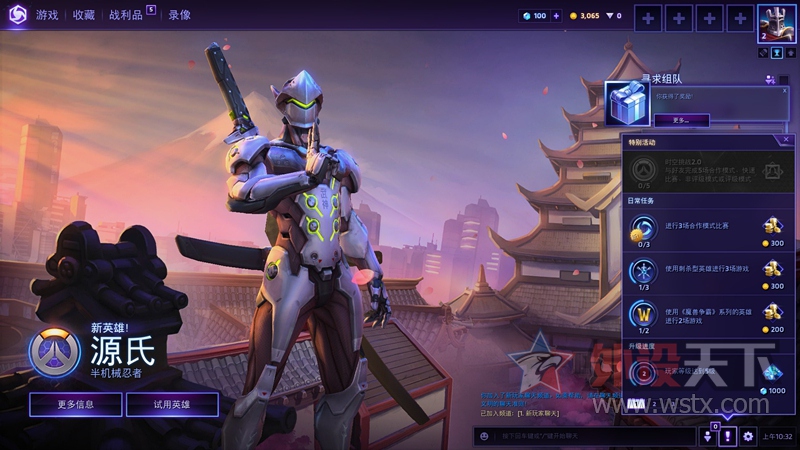The image size is (800, 450).
Task: Open the 战利品 (Loot) tab
Action: [128, 15]
